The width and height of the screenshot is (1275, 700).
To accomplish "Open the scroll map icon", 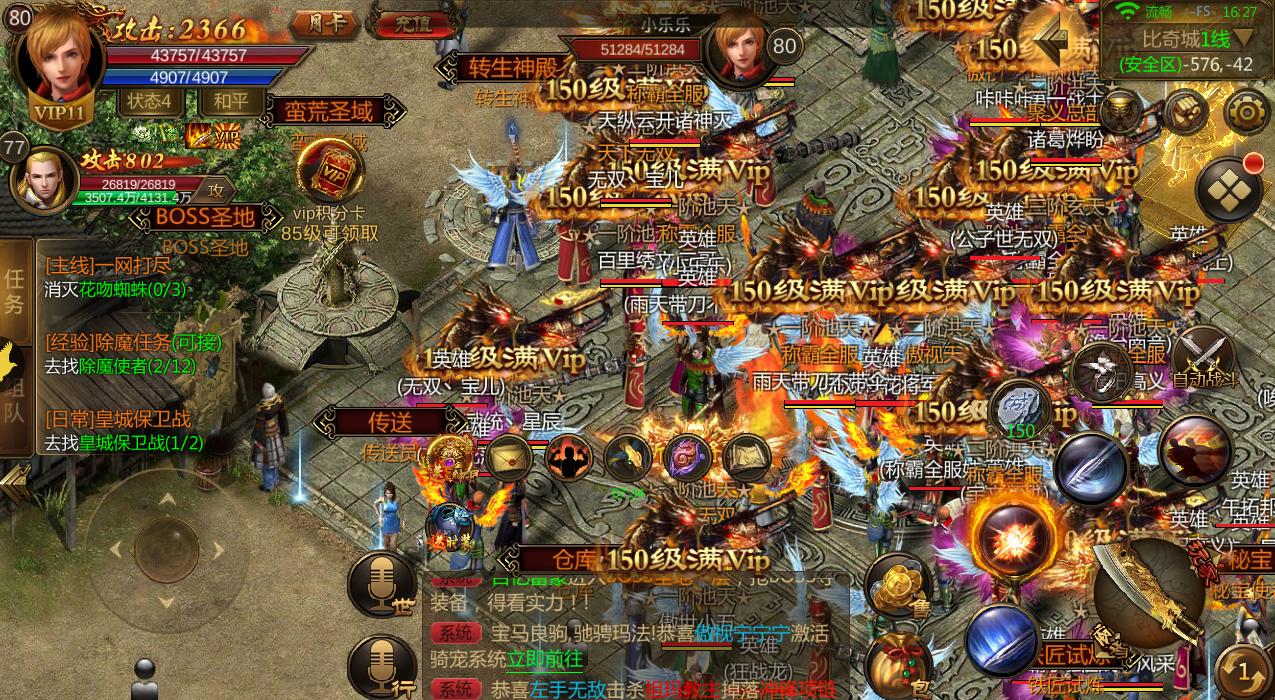I will click(x=746, y=457).
